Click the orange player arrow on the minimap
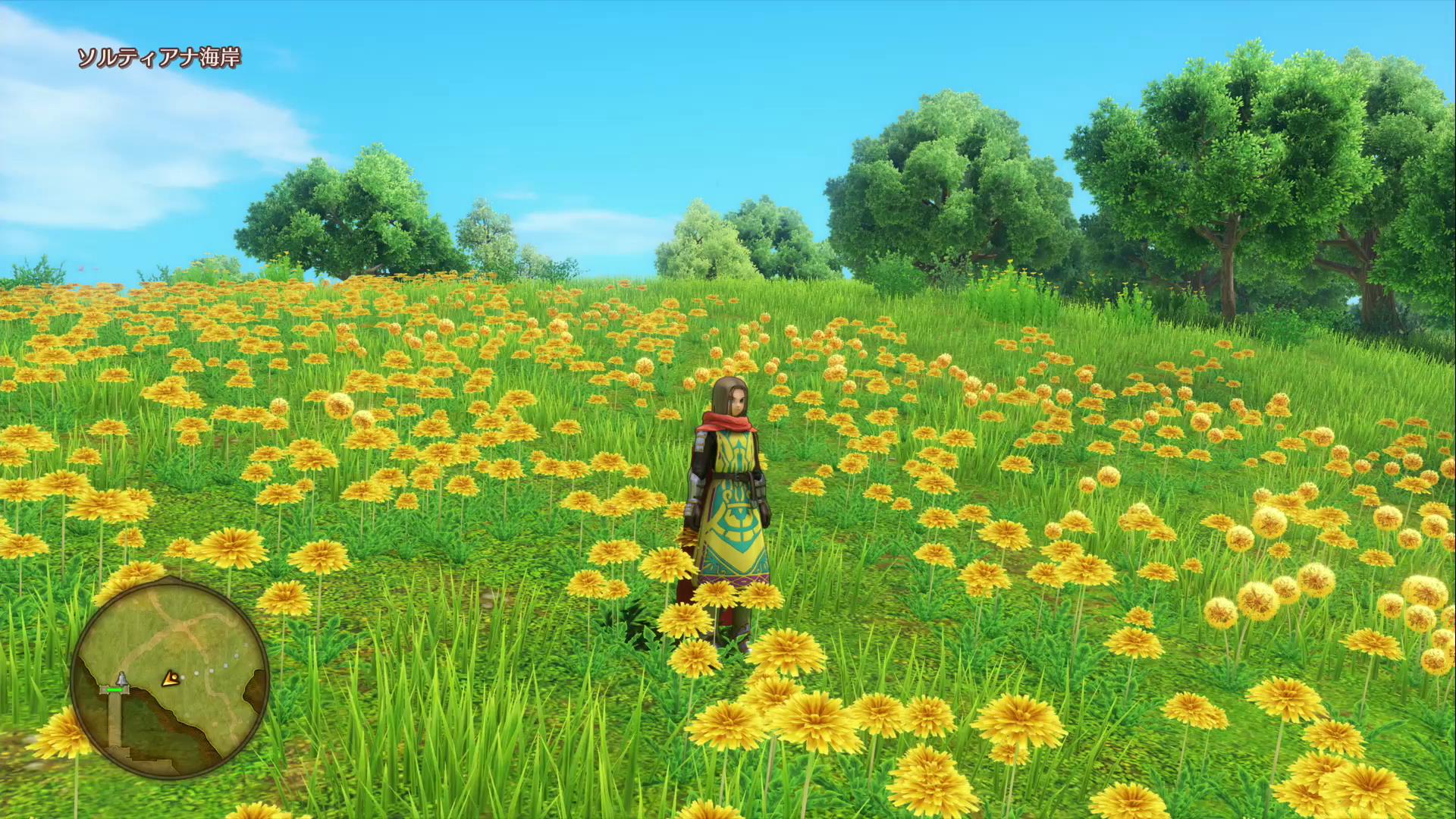The height and width of the screenshot is (819, 1456). pyautogui.click(x=171, y=678)
